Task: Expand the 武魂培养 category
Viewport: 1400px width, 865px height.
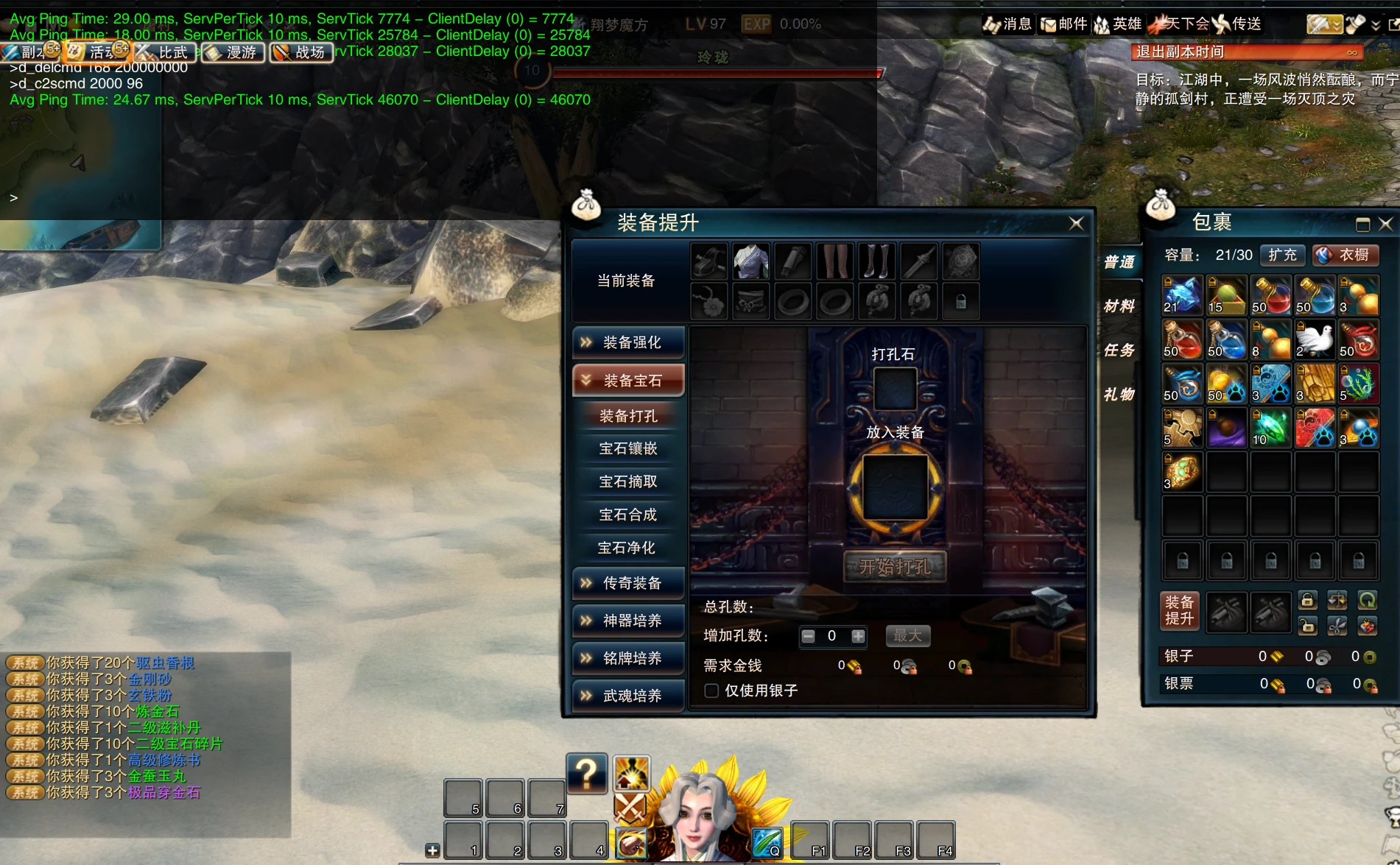Action: 628,696
